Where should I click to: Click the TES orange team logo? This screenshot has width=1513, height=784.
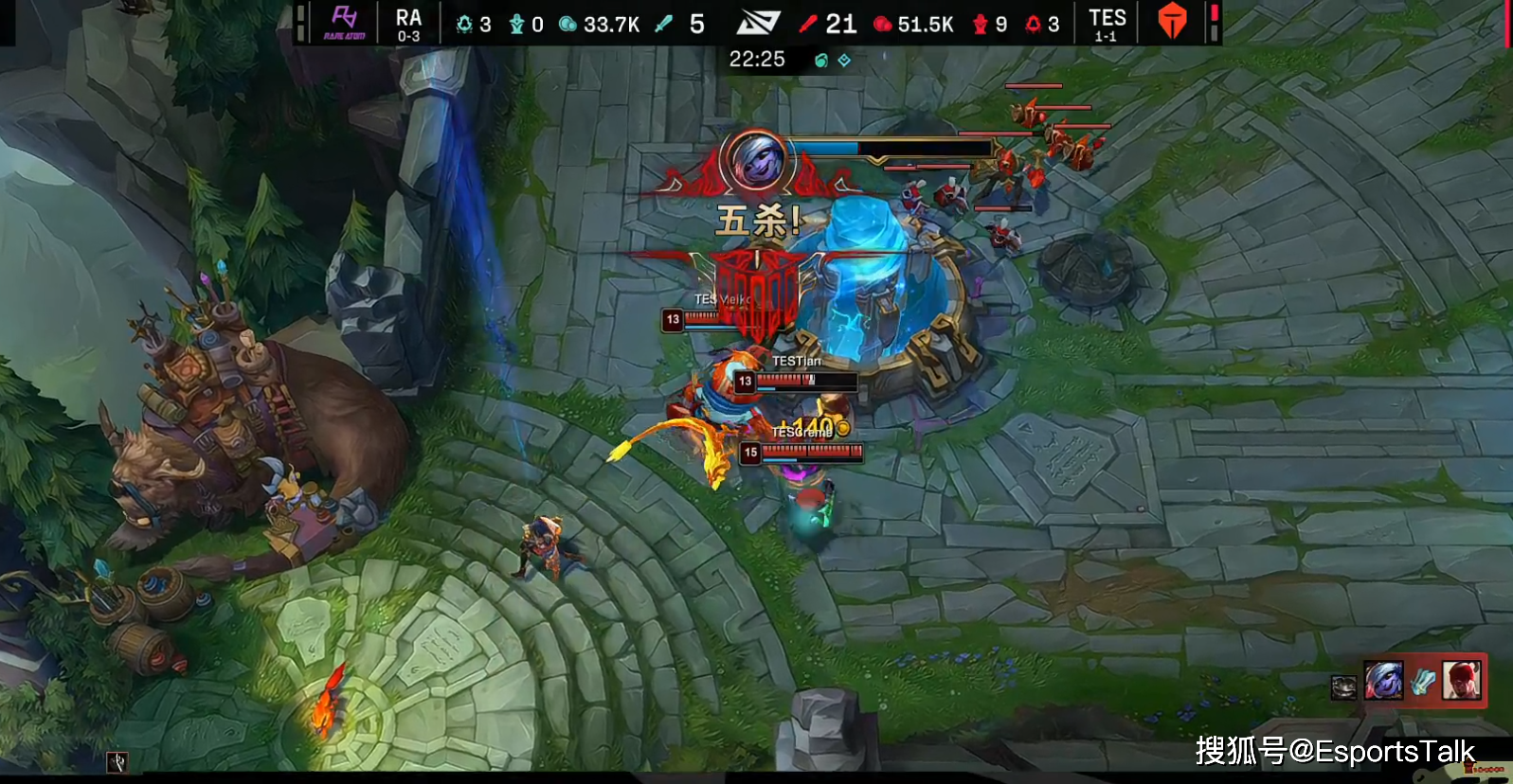[1172, 22]
